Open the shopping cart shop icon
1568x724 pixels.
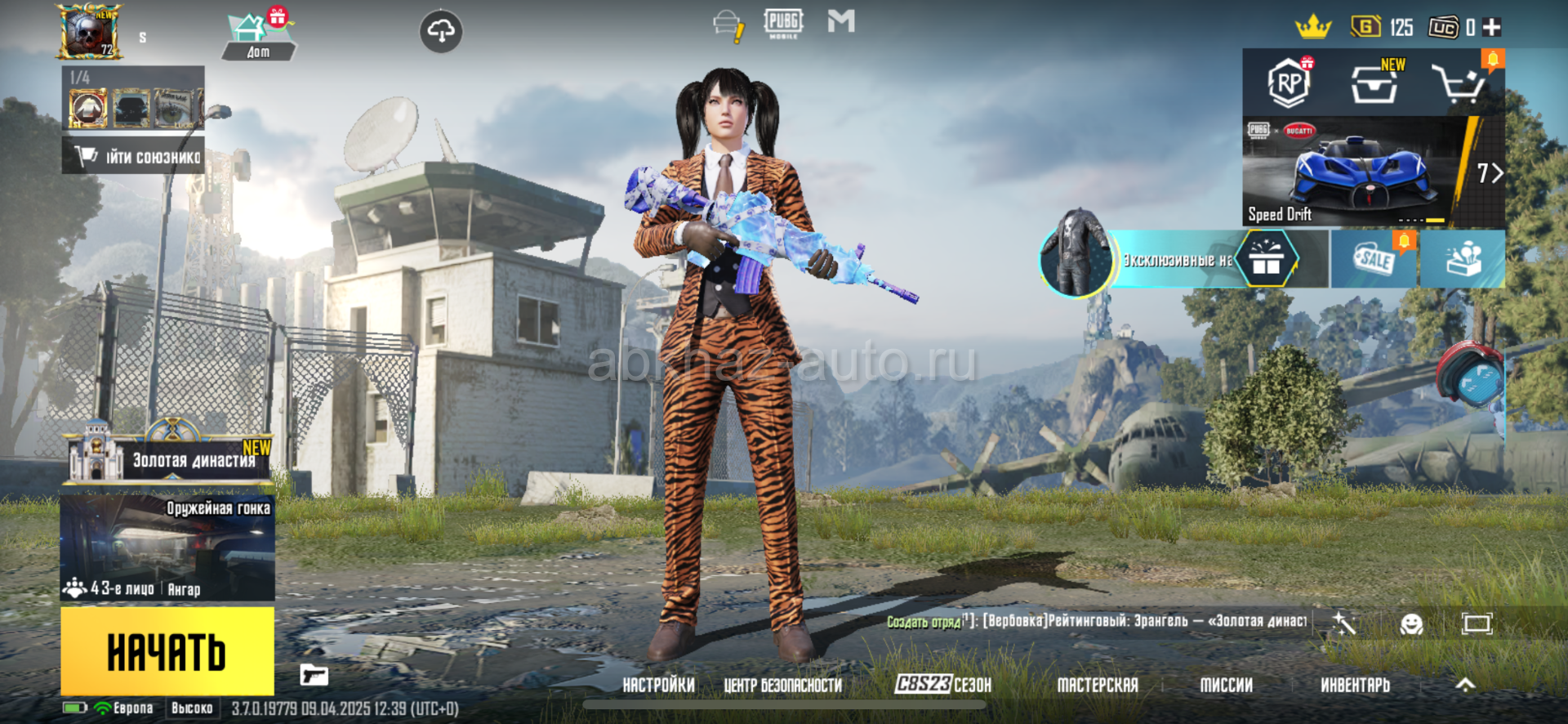tap(1459, 83)
